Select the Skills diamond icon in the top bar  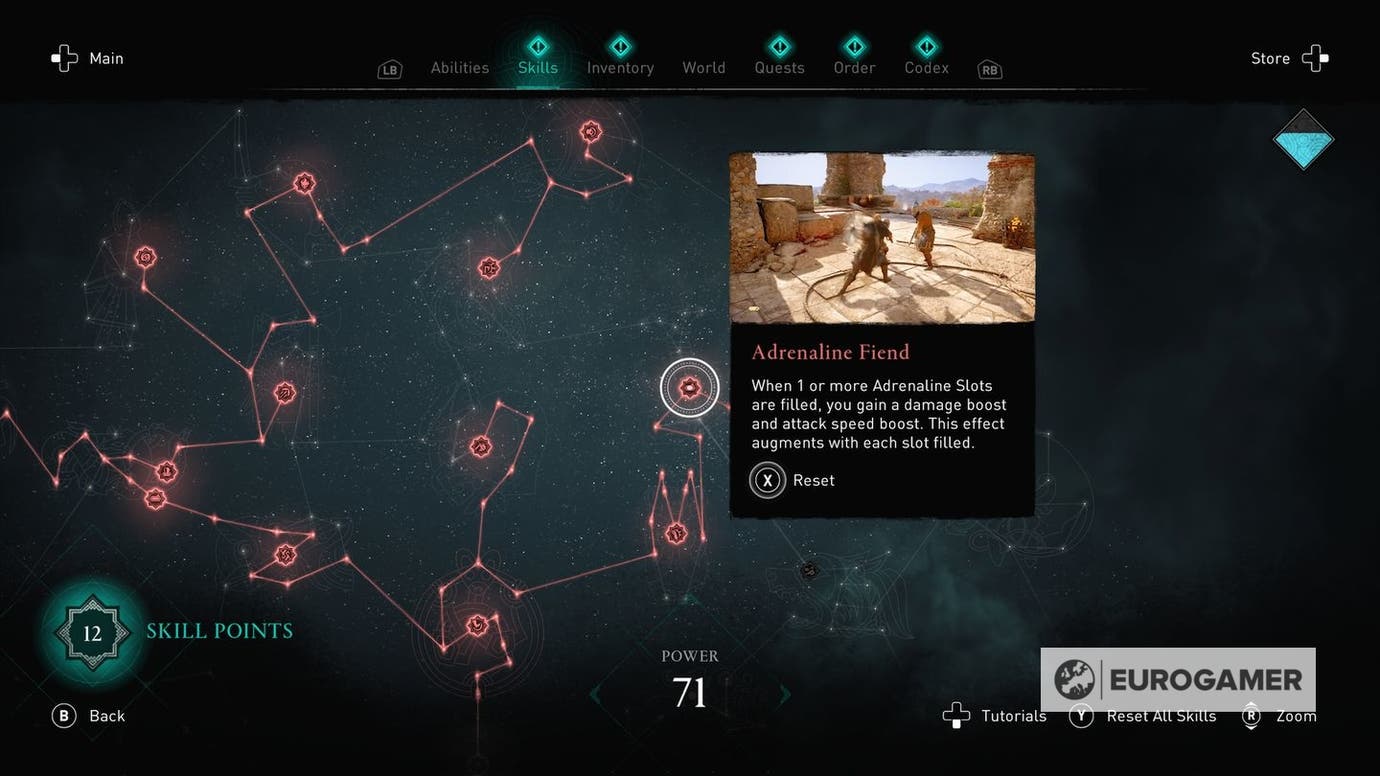tap(537, 45)
